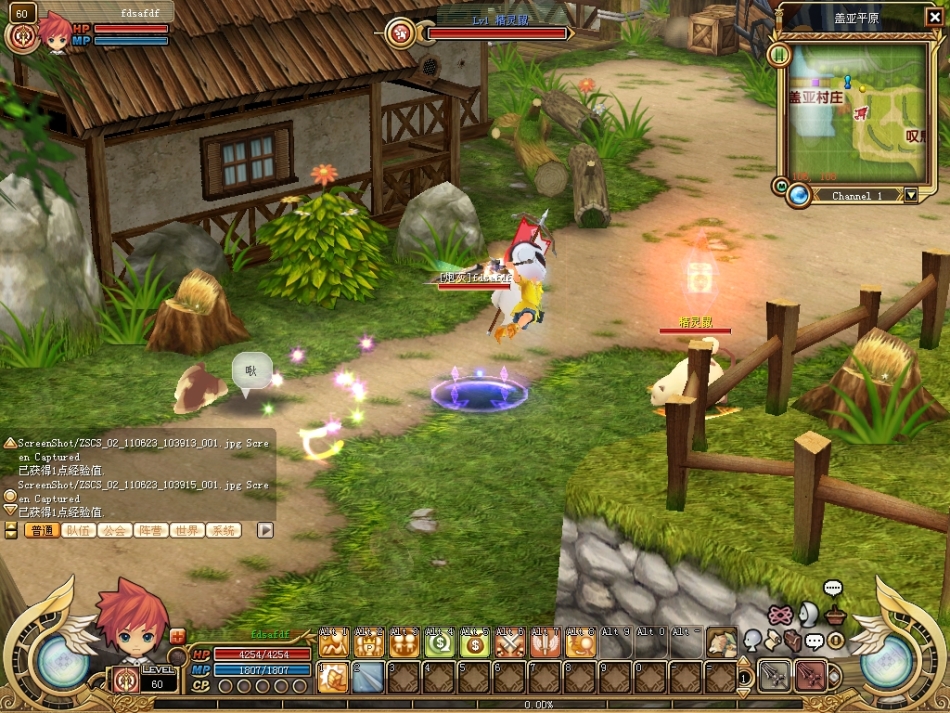Open the Channel 1 dropdown arrow
Viewport: 950px width, 713px height.
pos(910,196)
